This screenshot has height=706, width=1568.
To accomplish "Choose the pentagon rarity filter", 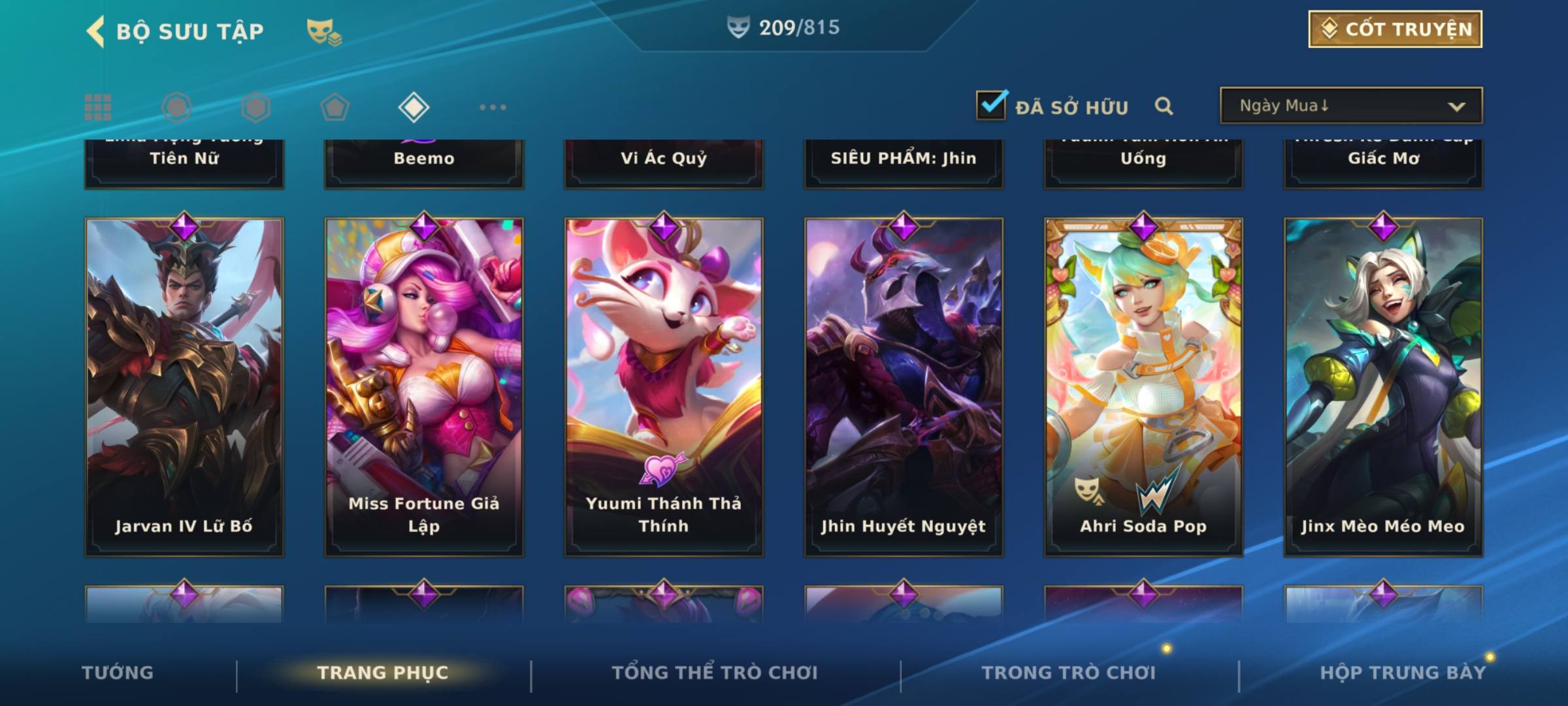I will [x=335, y=107].
